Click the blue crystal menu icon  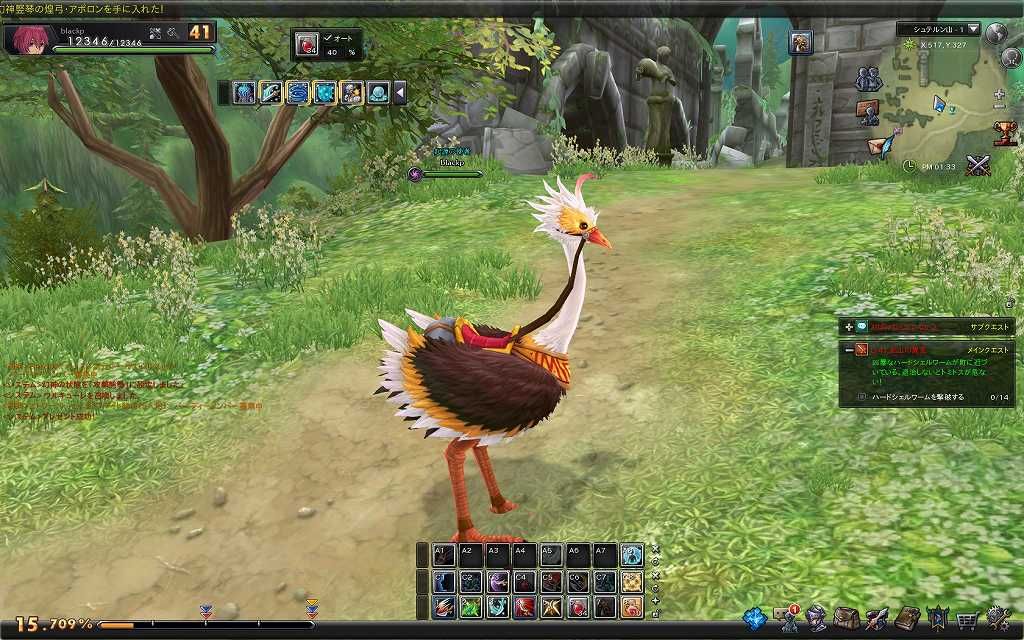coord(755,618)
